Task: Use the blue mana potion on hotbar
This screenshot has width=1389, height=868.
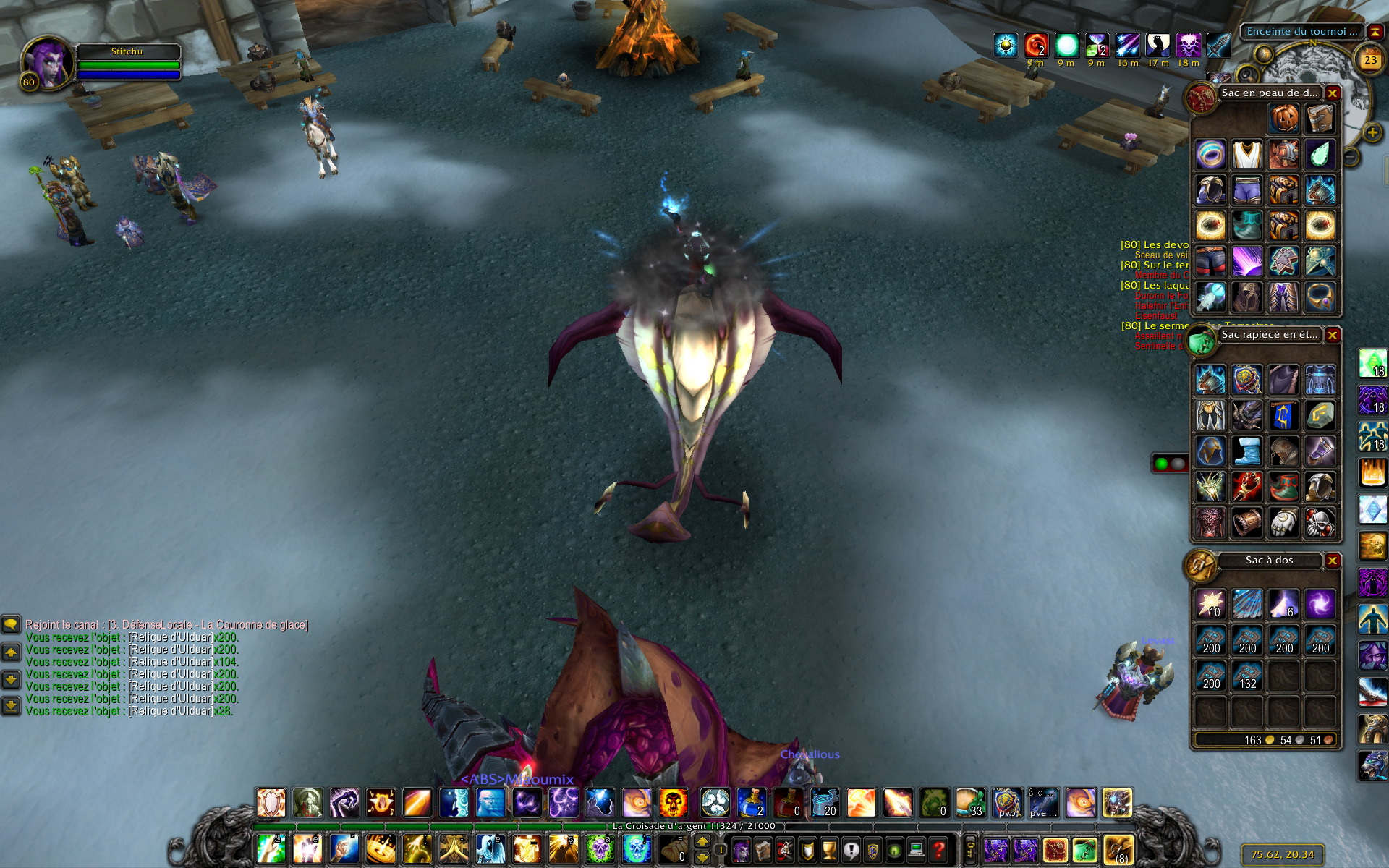Action: click(752, 803)
